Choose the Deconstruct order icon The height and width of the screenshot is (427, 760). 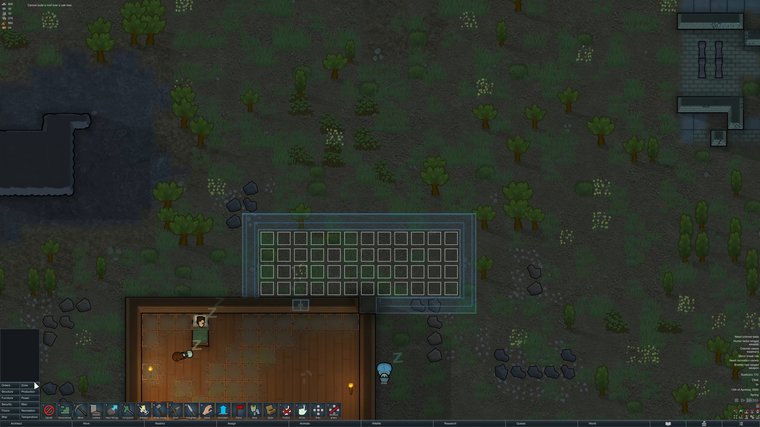pos(66,410)
